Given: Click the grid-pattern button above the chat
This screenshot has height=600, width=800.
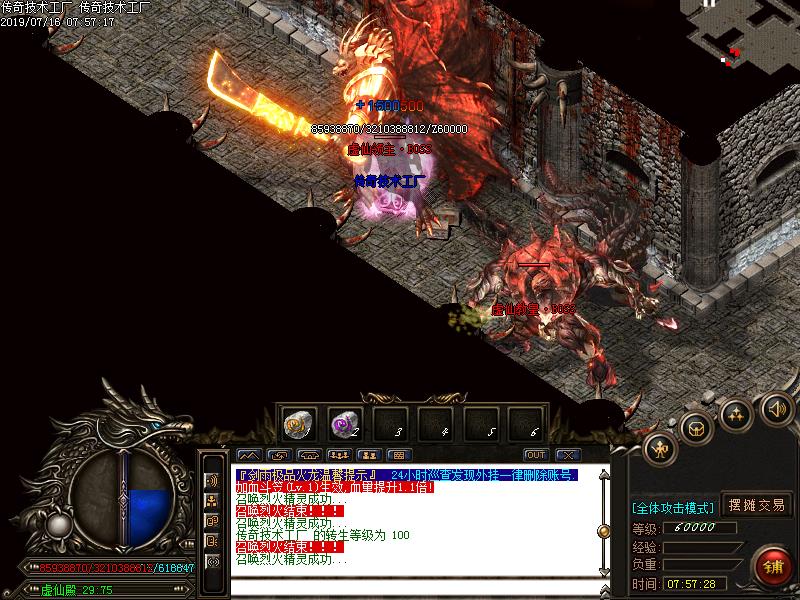Looking at the screenshot, I should 398,456.
